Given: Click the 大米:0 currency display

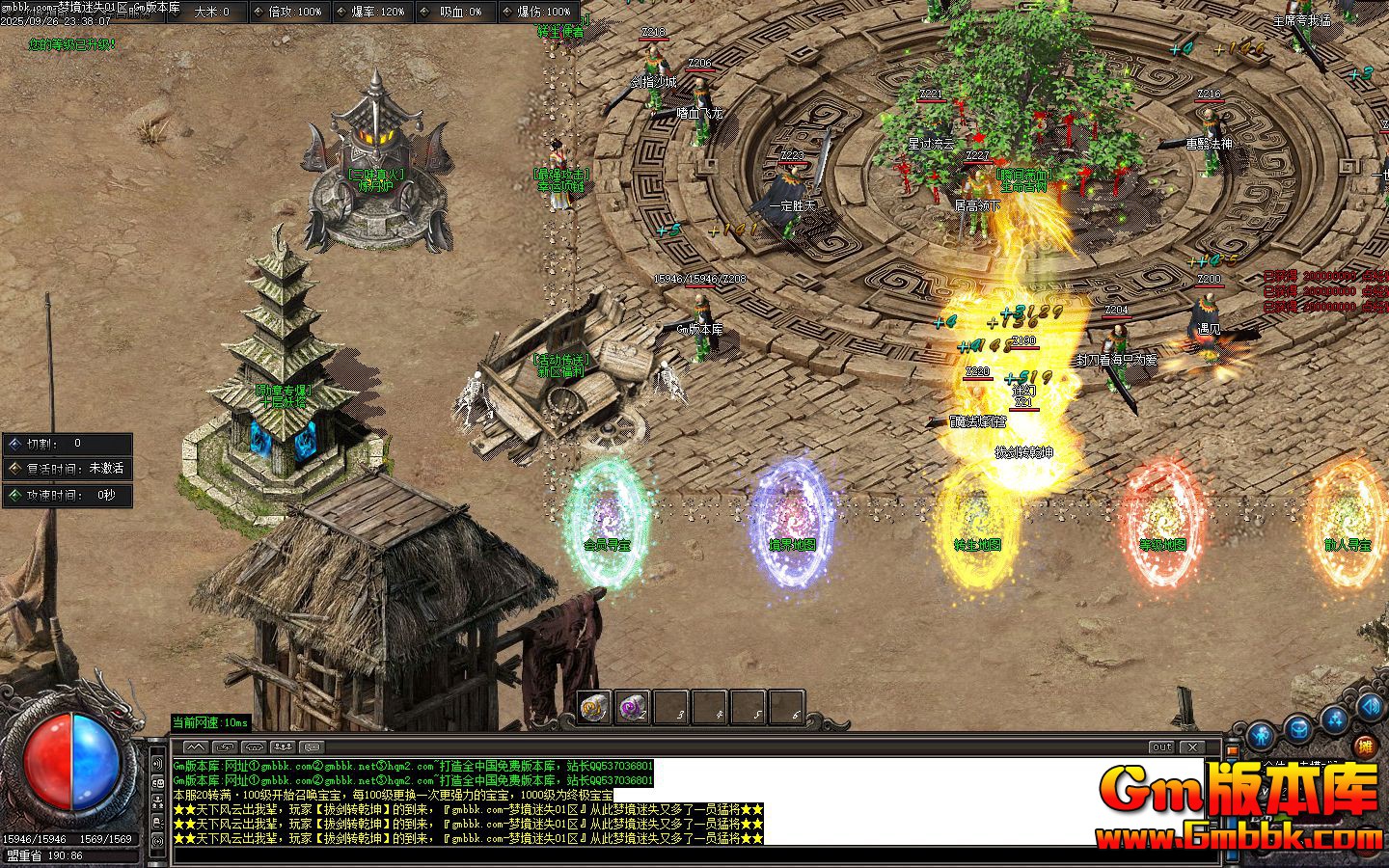Looking at the screenshot, I should (x=209, y=14).
